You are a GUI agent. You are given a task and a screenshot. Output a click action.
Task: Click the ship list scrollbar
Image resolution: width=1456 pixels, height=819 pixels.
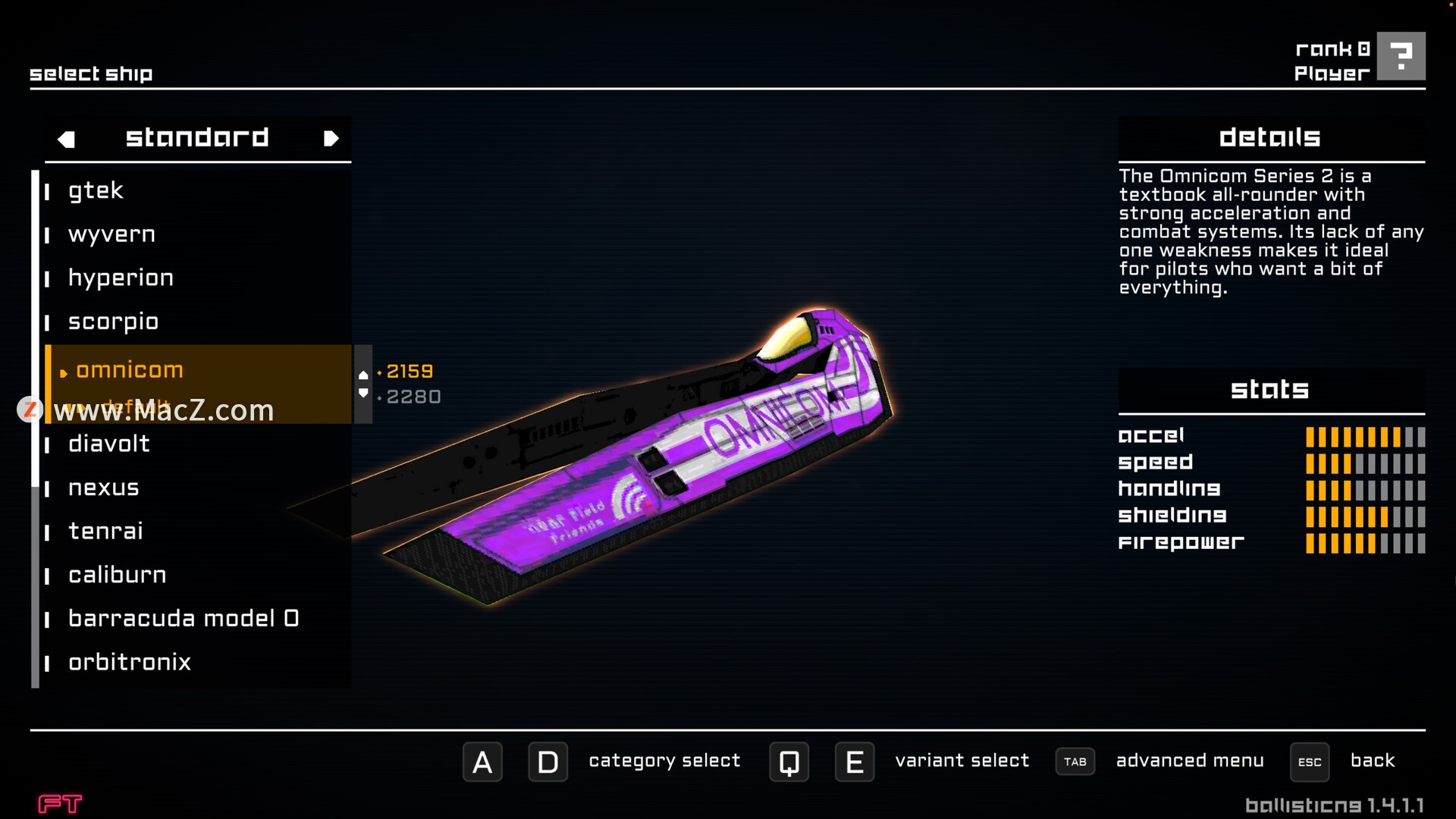[35, 425]
